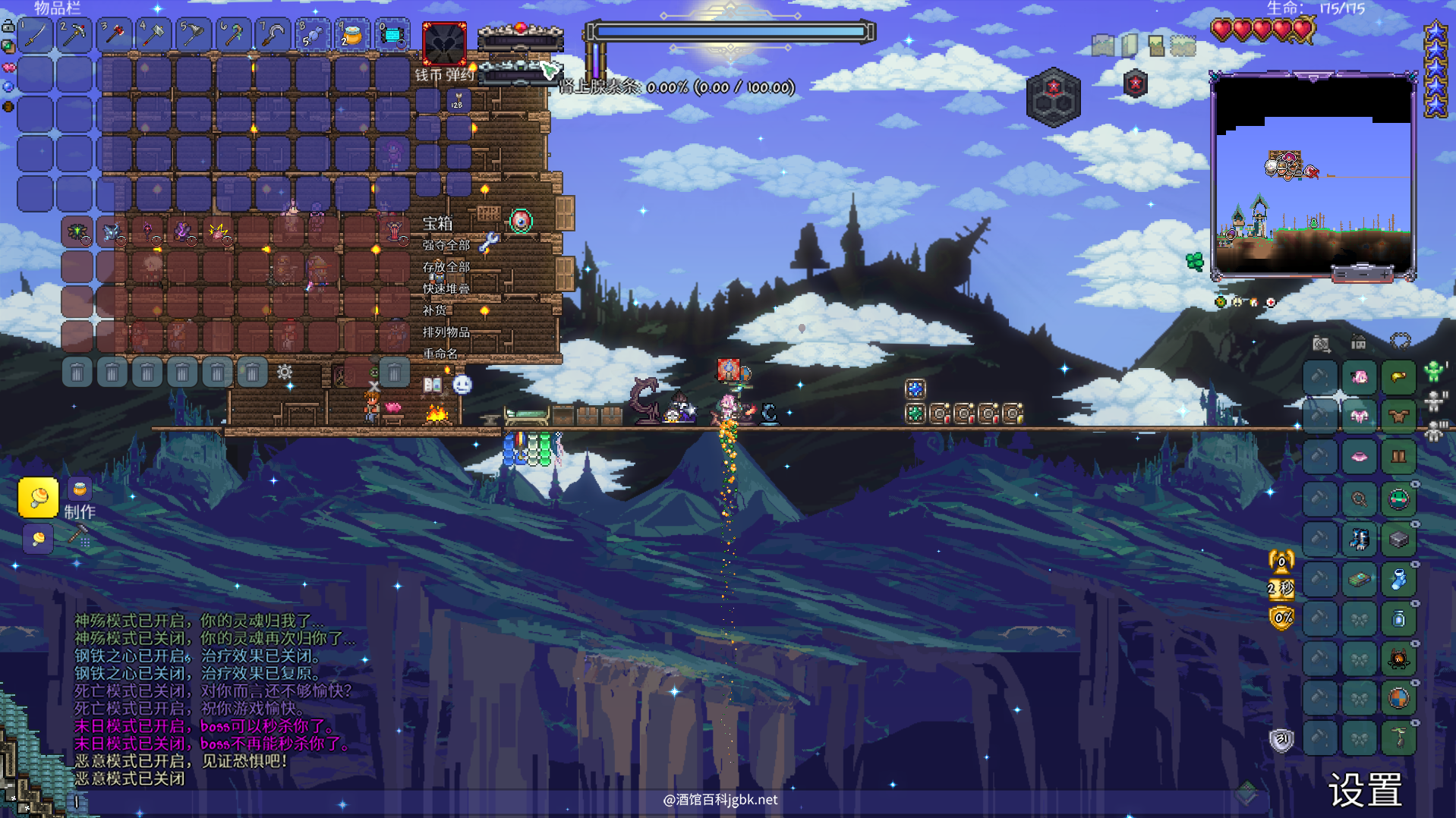Open the bestiary book icon
The width and height of the screenshot is (1456, 818).
pos(433,385)
